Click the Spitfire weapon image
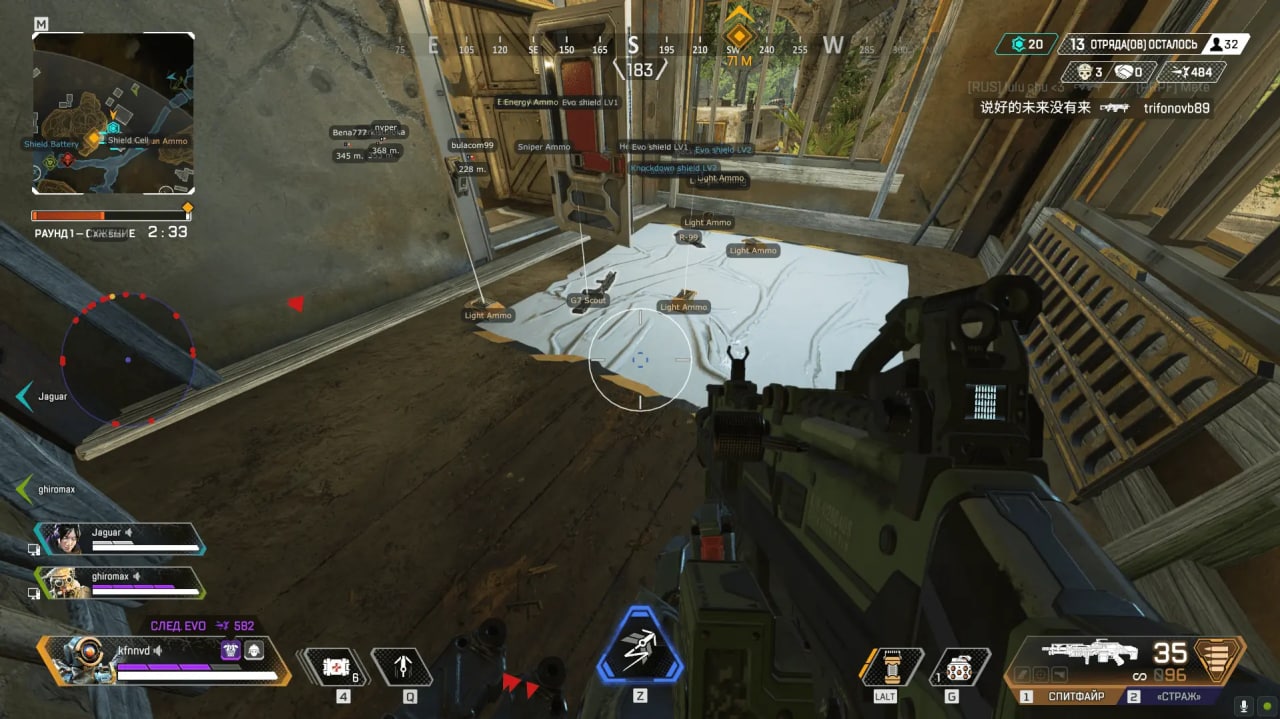 [x=1088, y=653]
